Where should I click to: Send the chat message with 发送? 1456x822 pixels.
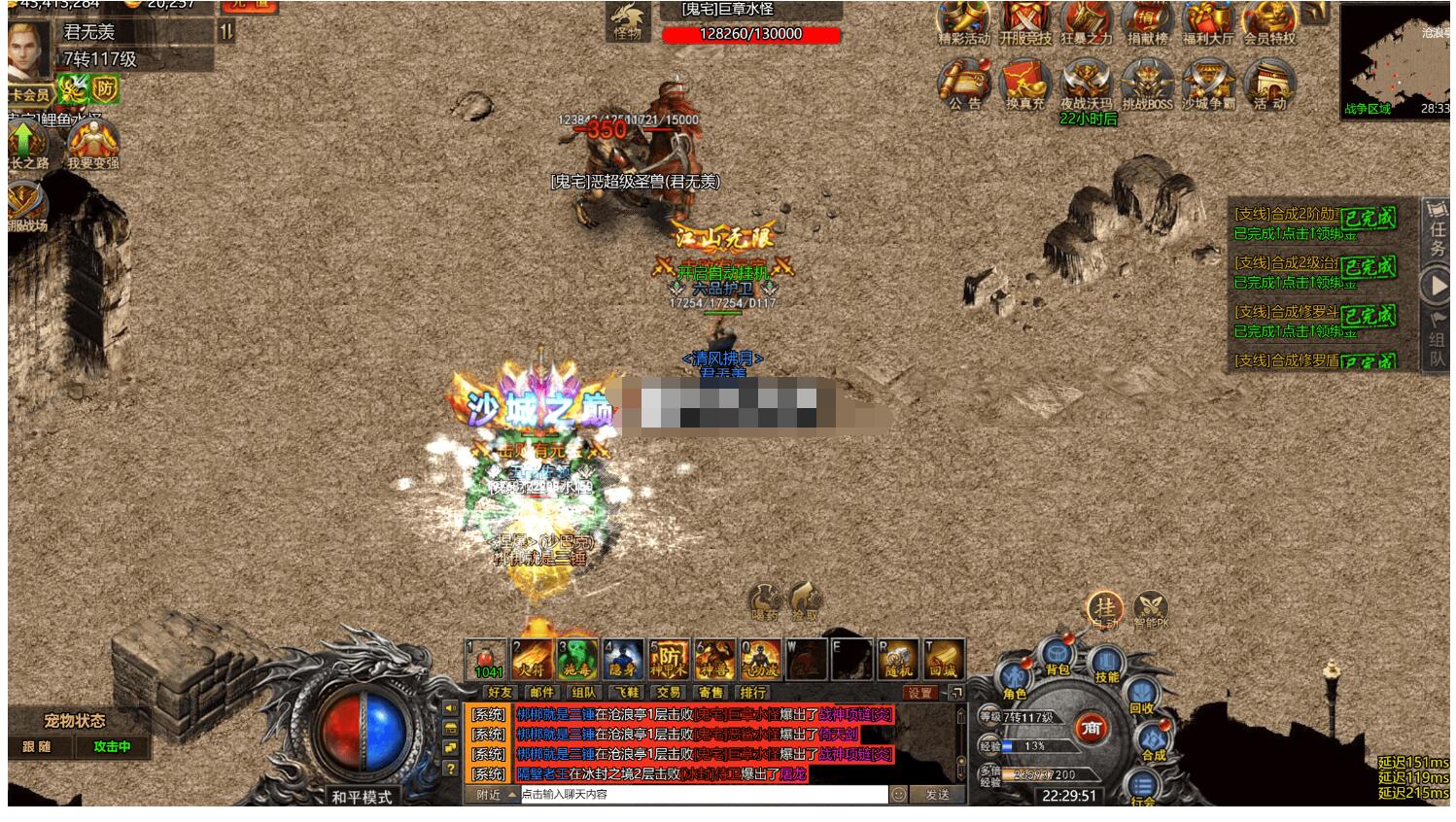pyautogui.click(x=938, y=795)
